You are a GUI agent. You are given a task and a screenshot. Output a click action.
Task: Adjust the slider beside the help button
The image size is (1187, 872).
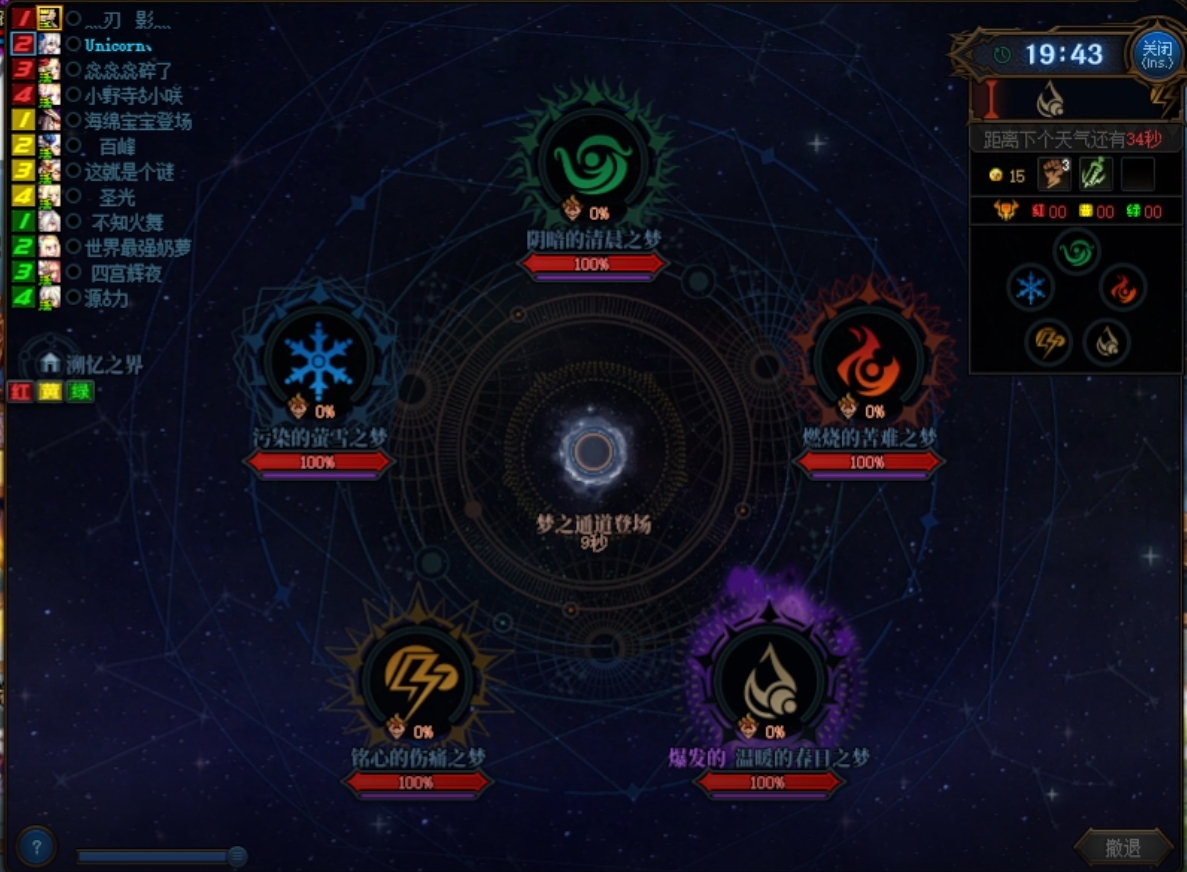(237, 856)
